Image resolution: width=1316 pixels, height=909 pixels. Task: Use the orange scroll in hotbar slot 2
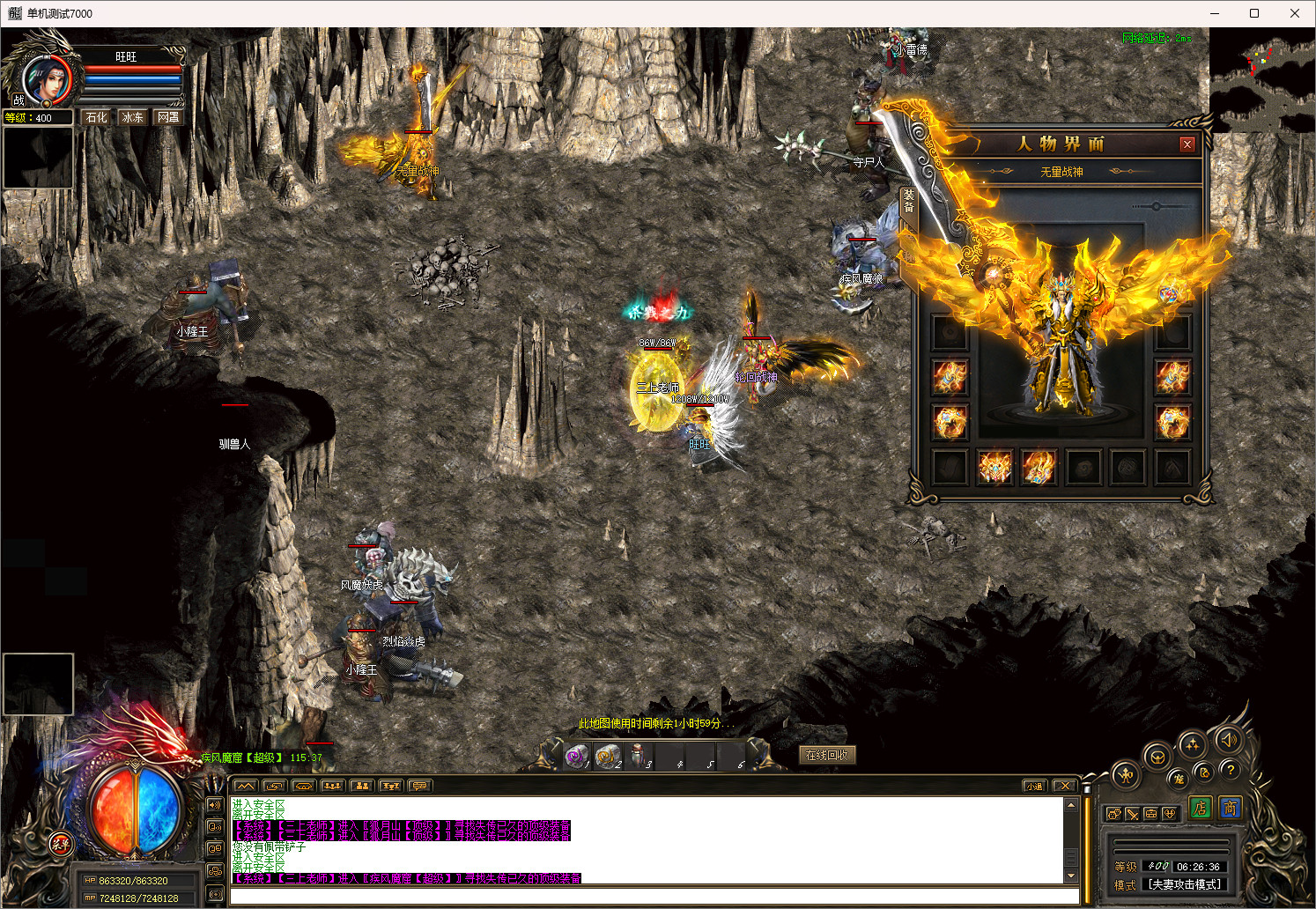point(607,756)
